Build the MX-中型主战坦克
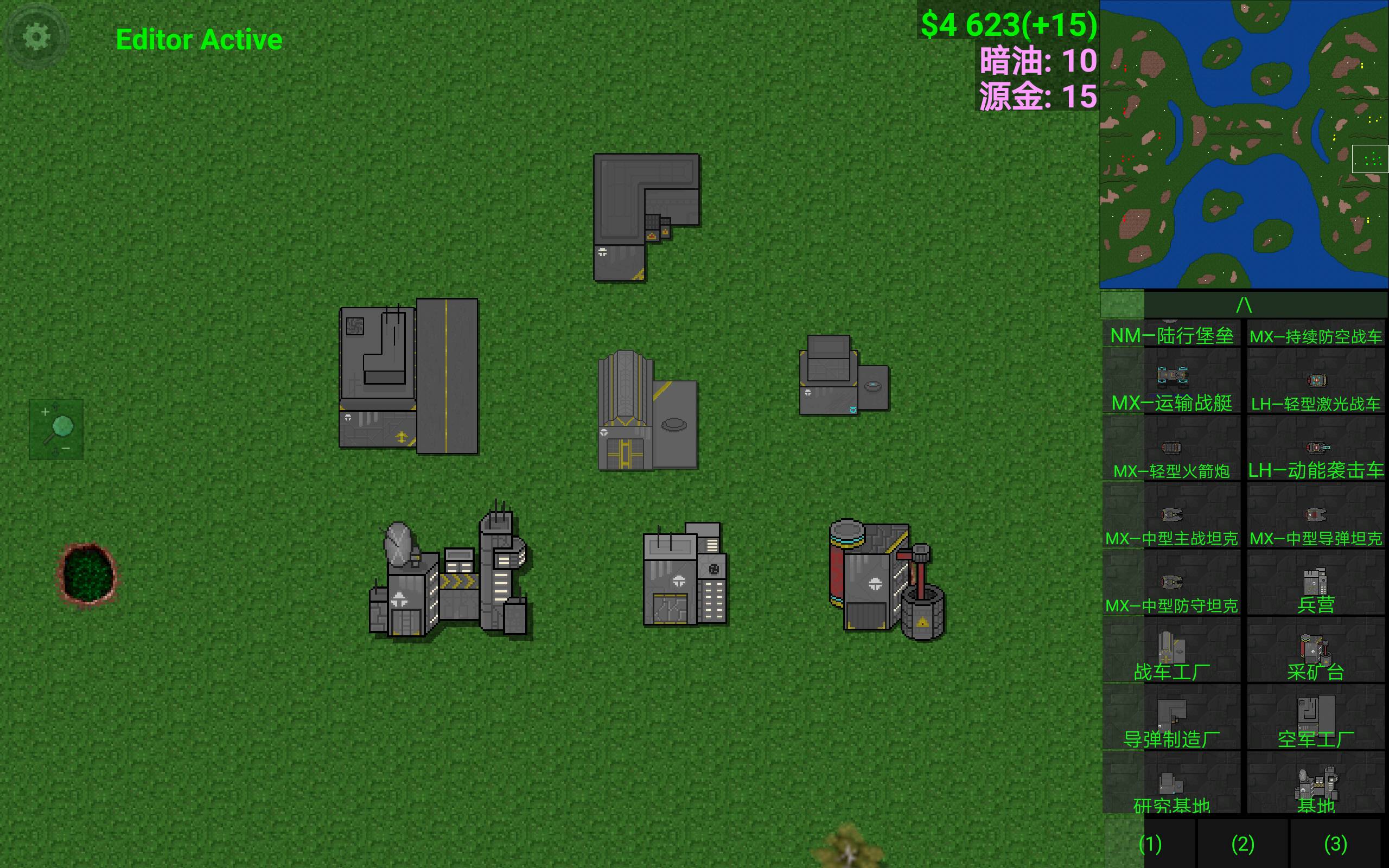 point(1171,516)
